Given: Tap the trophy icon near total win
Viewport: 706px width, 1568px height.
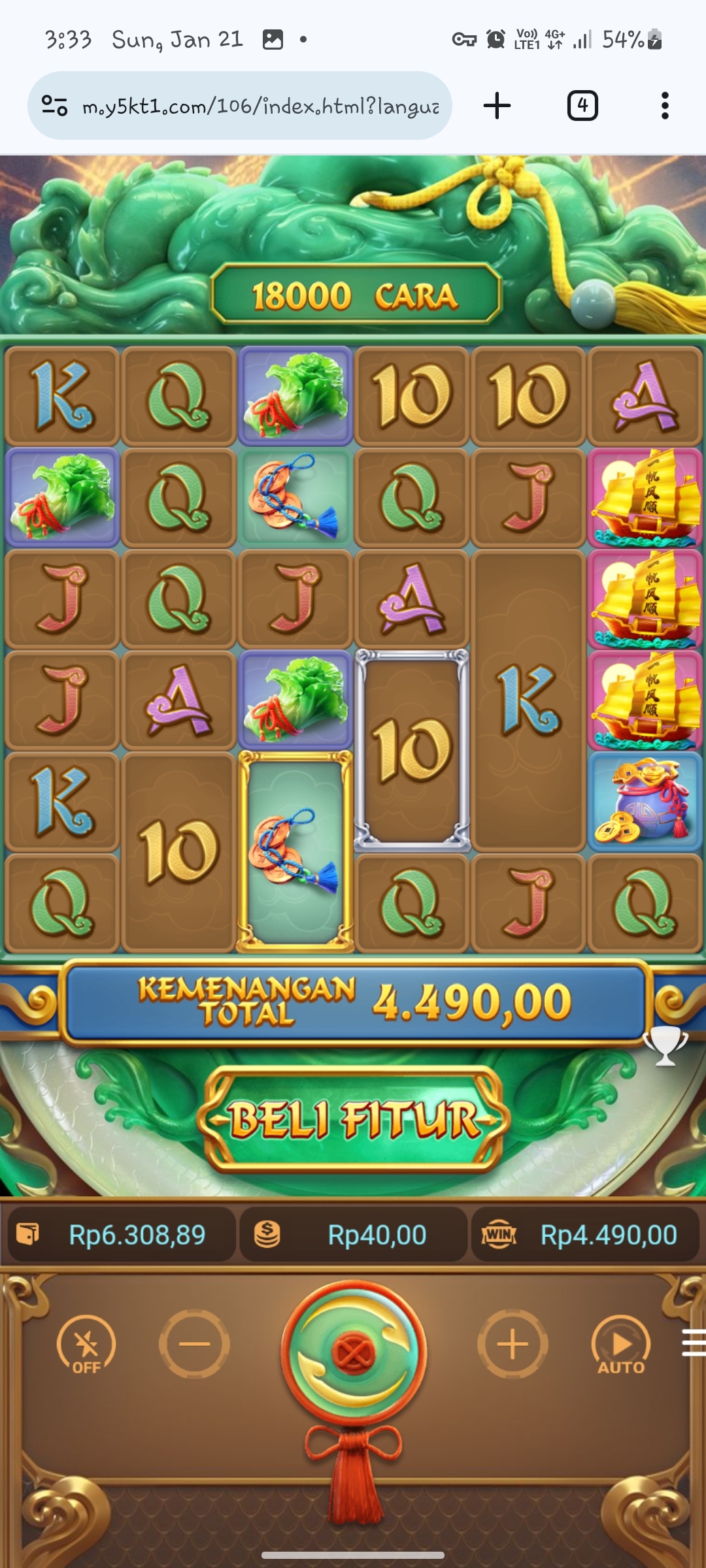Looking at the screenshot, I should click(x=665, y=1045).
